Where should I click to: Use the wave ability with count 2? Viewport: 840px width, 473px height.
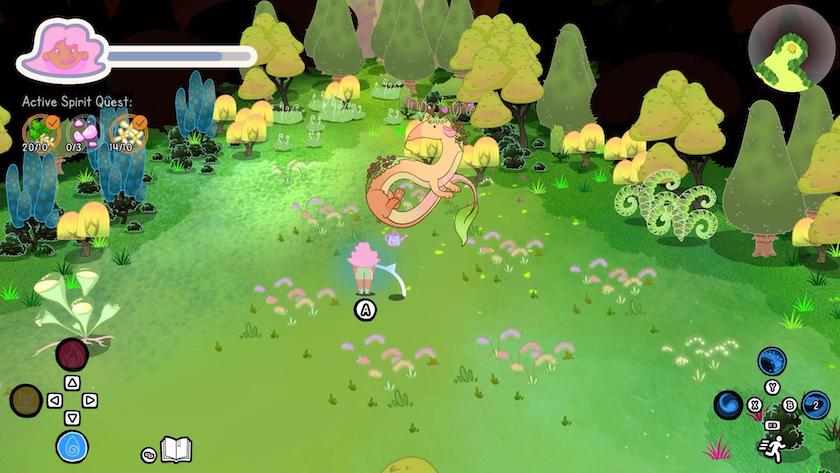(816, 405)
